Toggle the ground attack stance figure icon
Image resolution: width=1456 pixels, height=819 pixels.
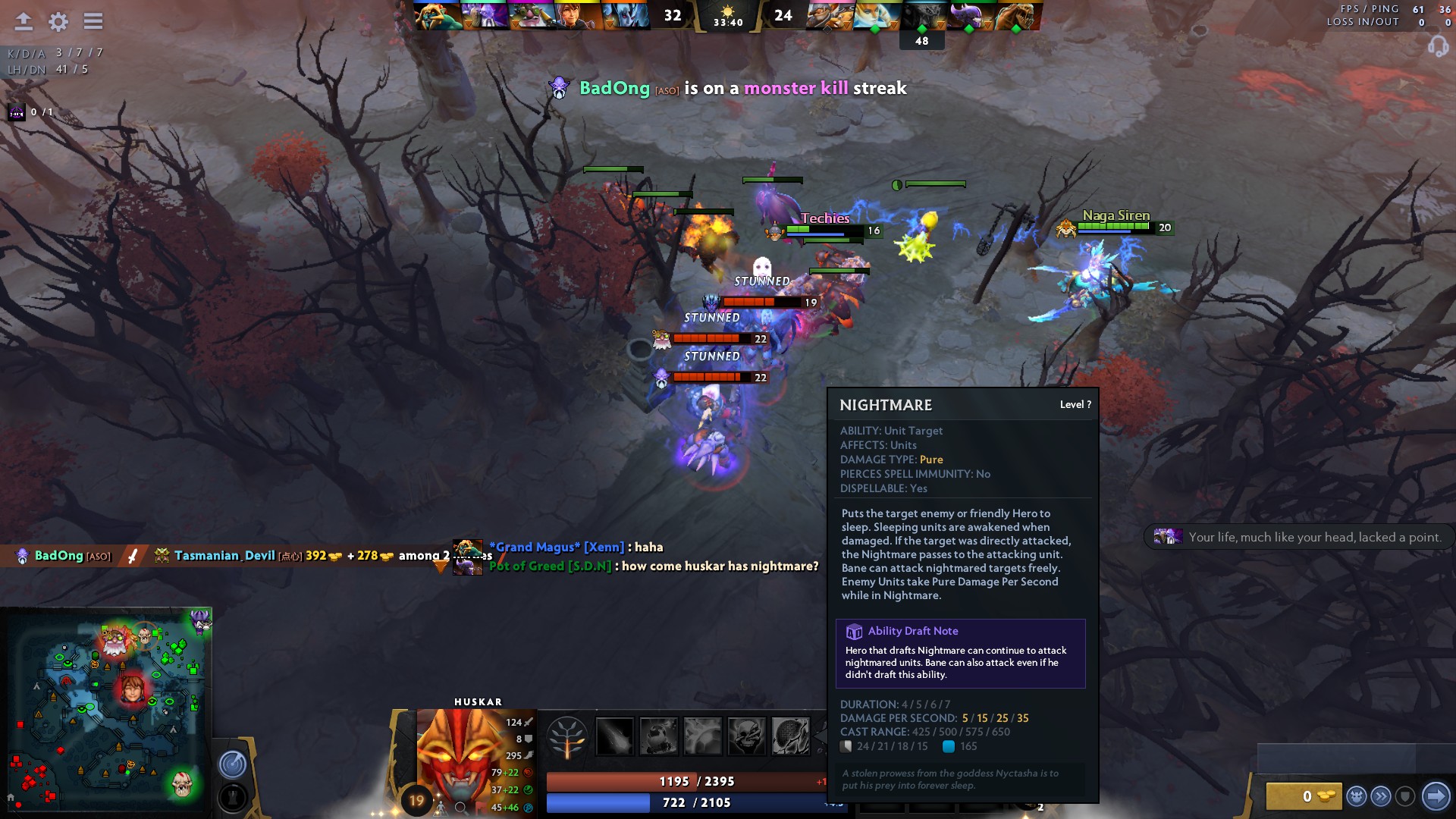[x=440, y=809]
